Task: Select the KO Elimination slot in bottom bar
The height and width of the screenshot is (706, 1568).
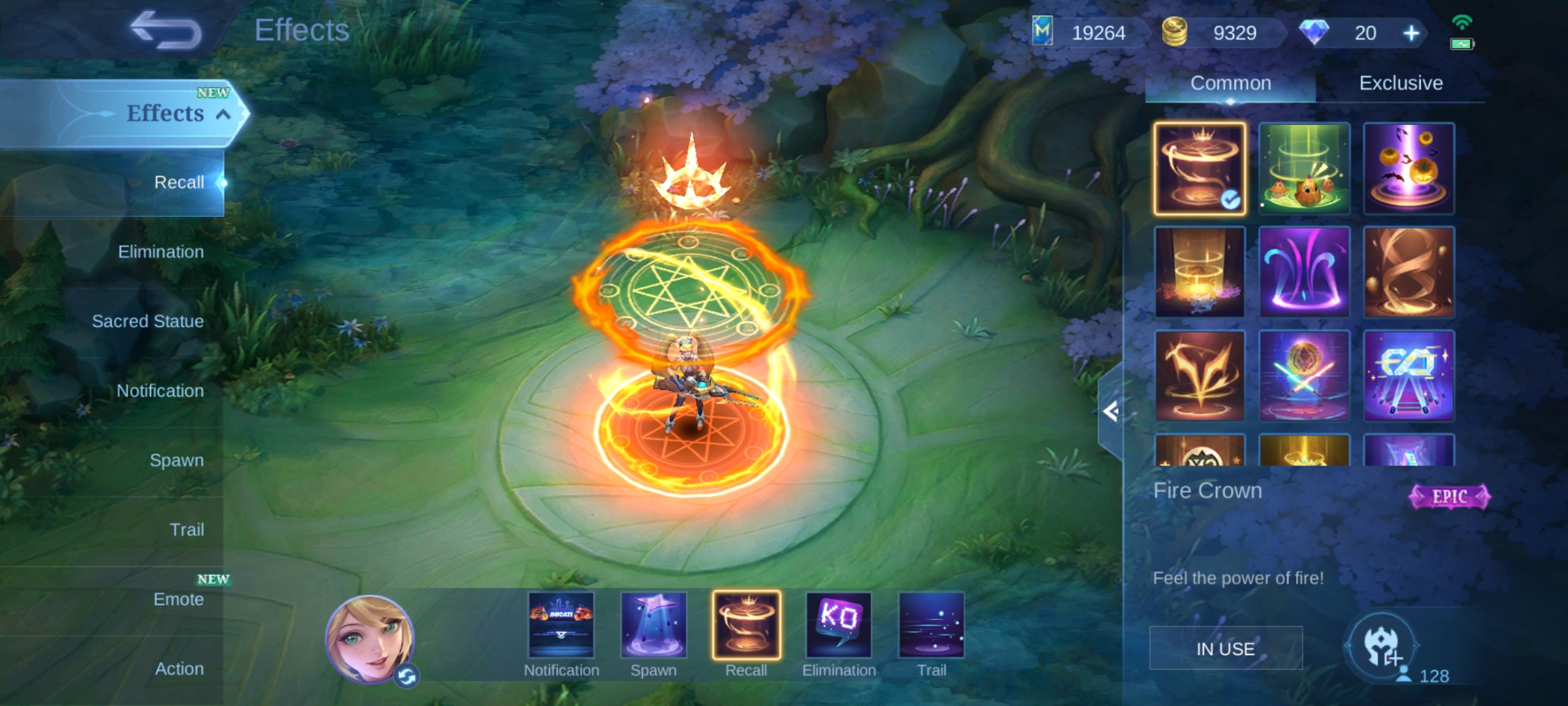Action: [x=839, y=626]
